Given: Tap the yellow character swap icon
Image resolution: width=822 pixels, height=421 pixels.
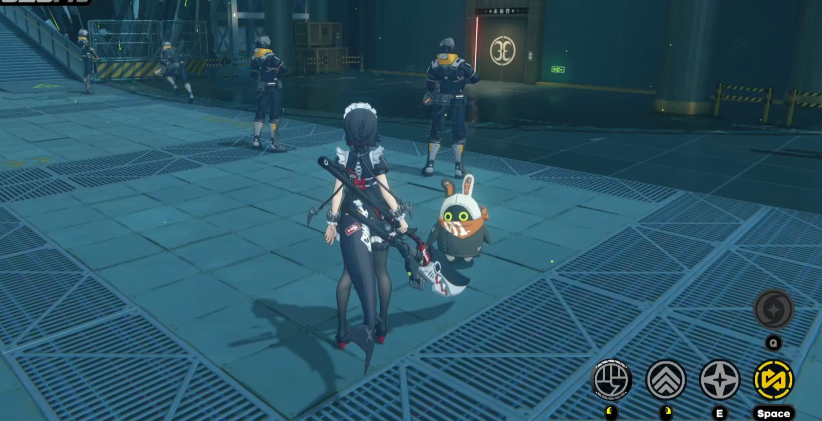Looking at the screenshot, I should pyautogui.click(x=773, y=380).
